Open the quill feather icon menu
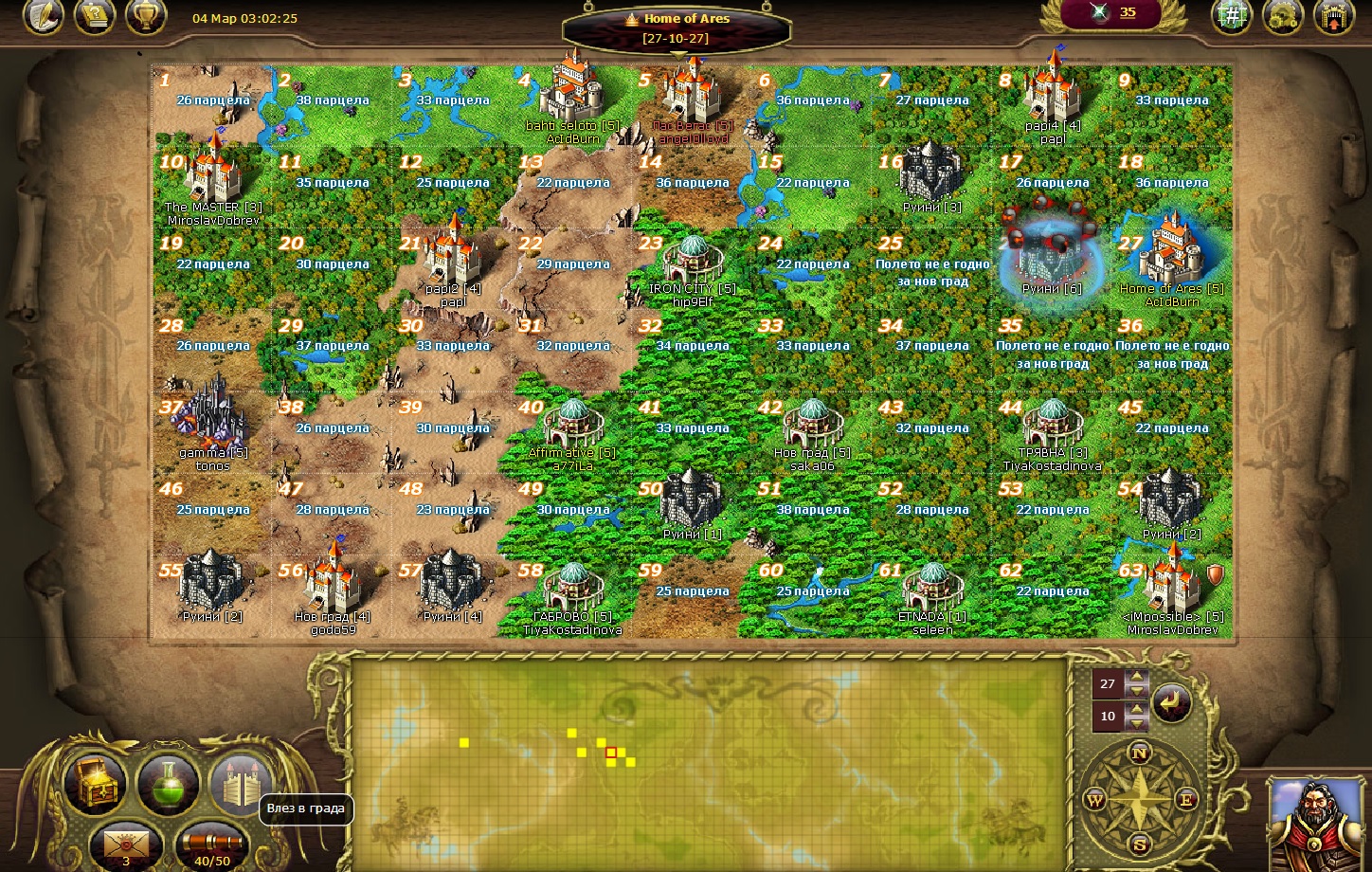This screenshot has width=1372, height=872. 43,15
